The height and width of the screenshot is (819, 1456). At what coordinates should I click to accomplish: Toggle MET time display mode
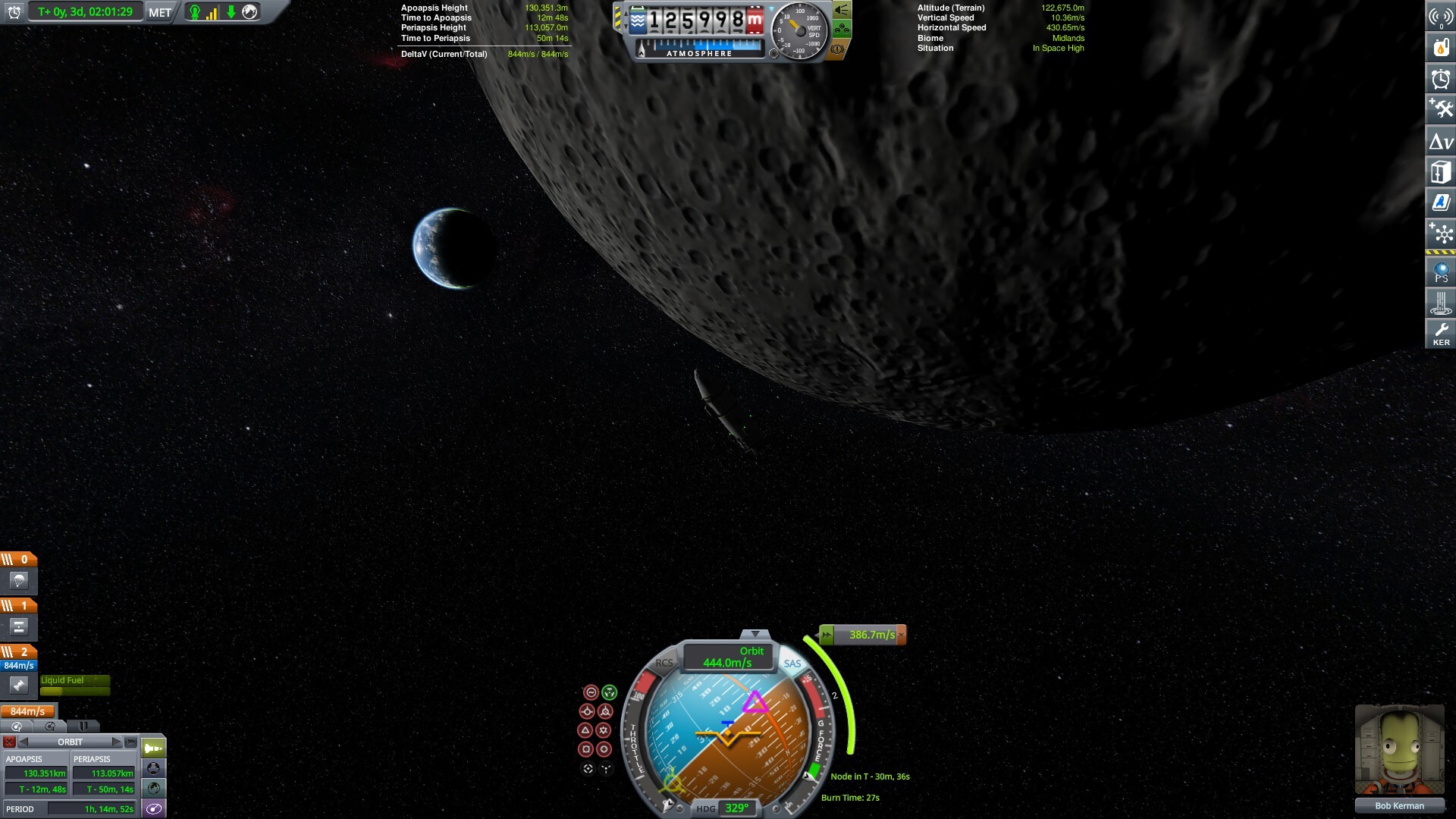point(160,12)
